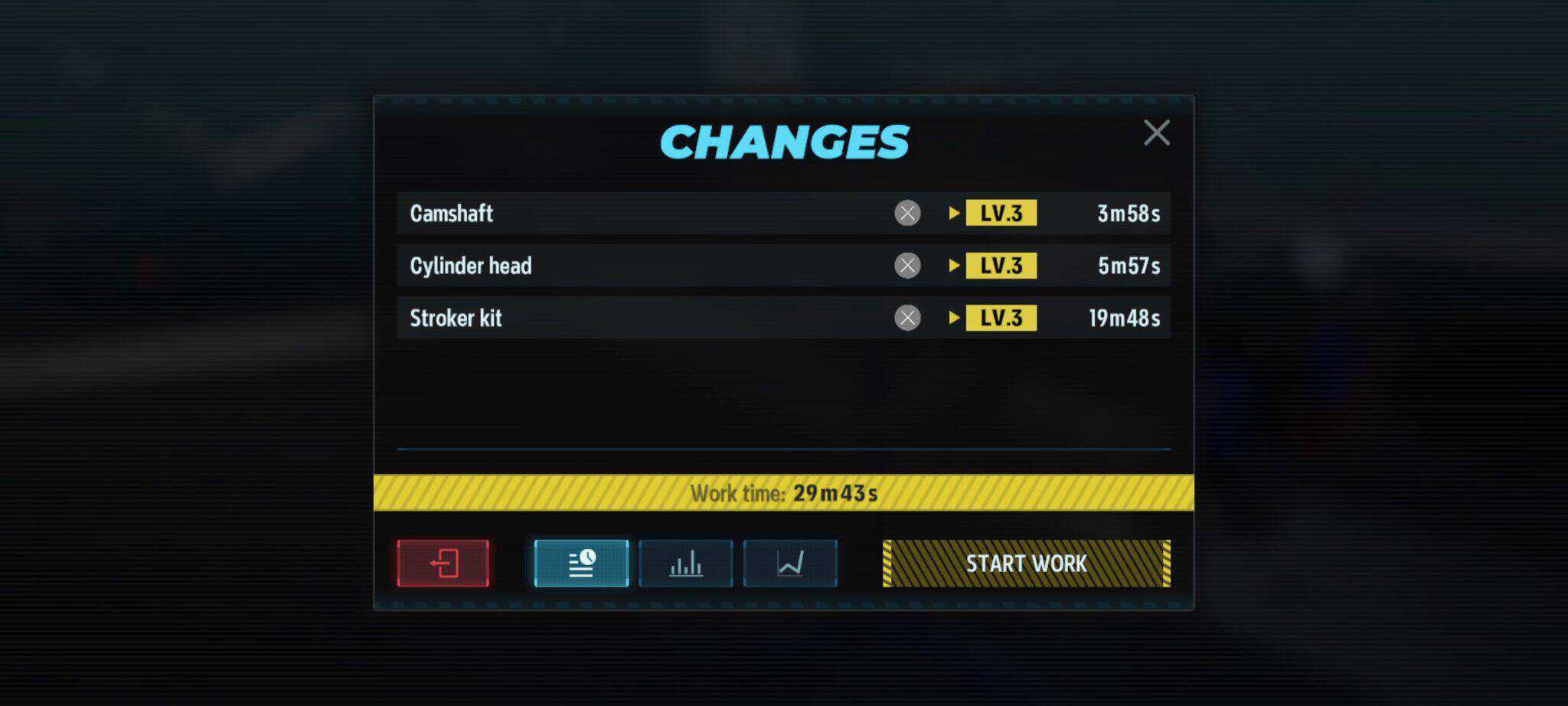Remove the Cylinder head upgrade
1568x706 pixels.
click(x=907, y=266)
